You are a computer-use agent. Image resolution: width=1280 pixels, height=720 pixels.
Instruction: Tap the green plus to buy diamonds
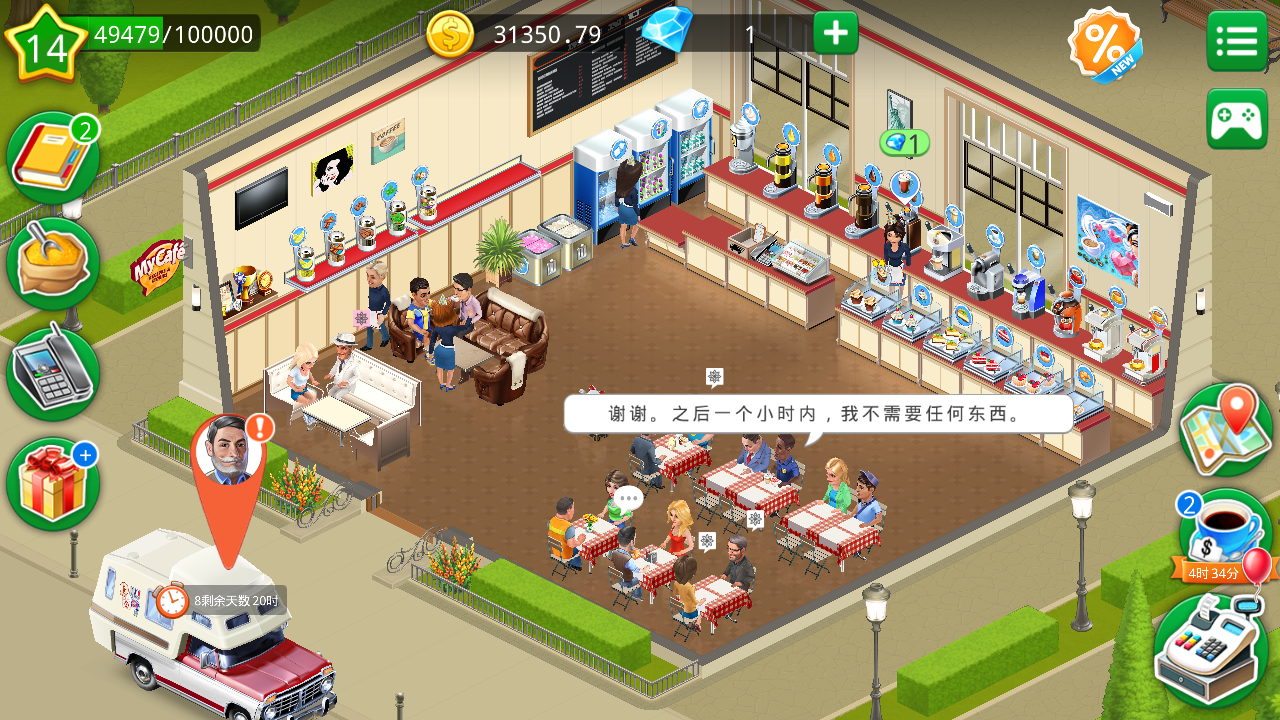pos(833,32)
